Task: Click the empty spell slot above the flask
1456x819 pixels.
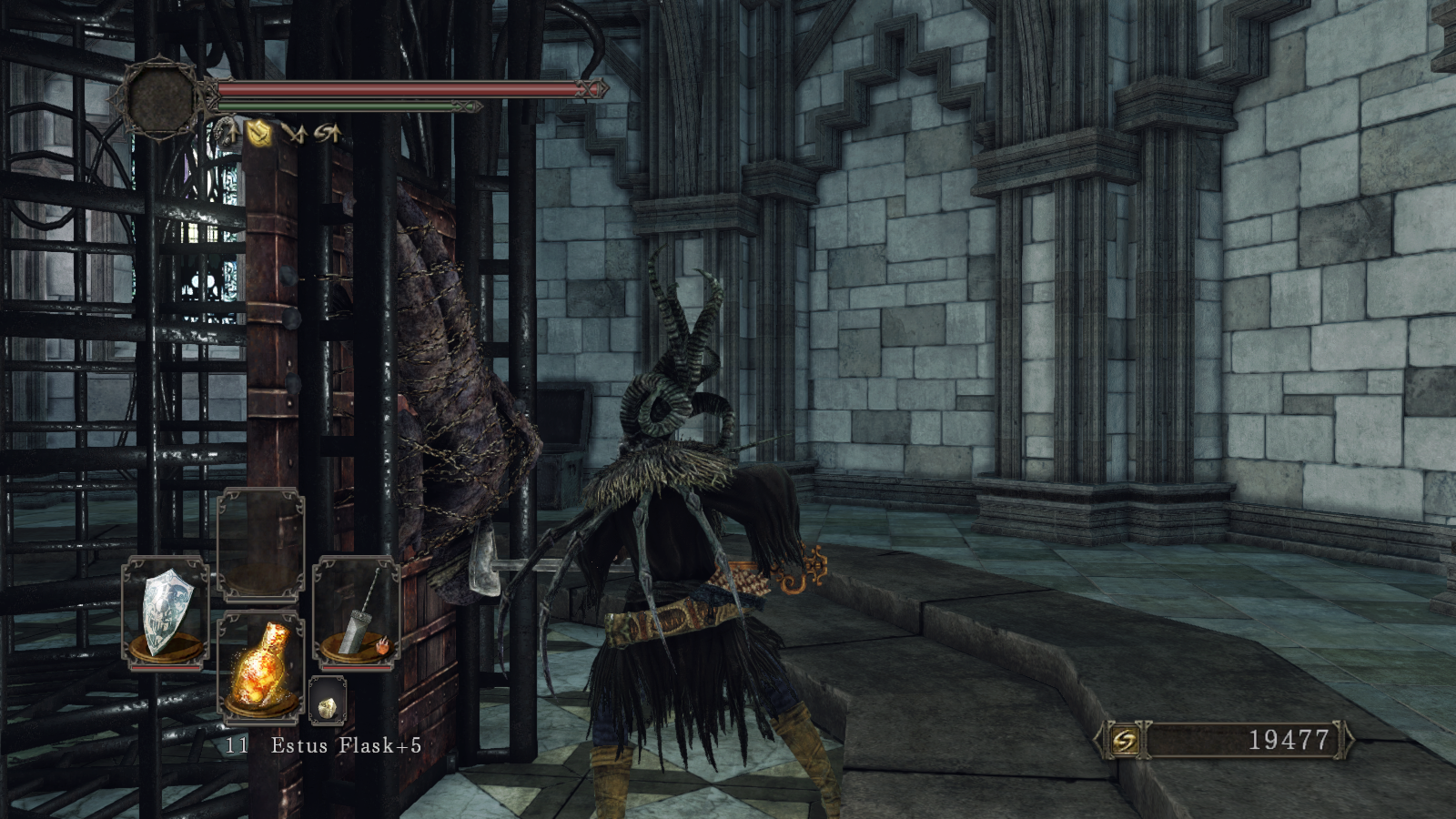Action: click(261, 546)
